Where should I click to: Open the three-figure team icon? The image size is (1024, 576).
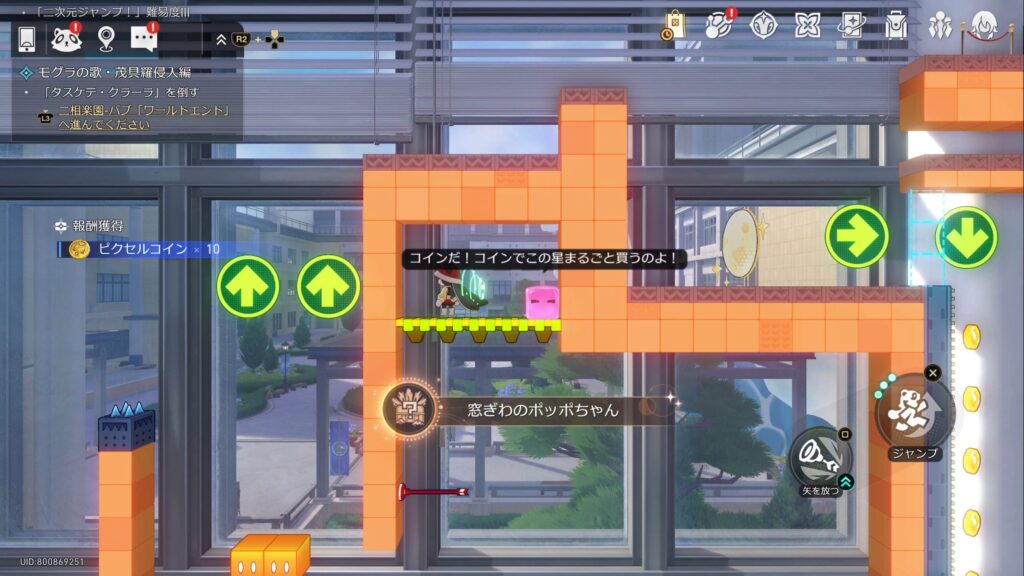[x=940, y=25]
